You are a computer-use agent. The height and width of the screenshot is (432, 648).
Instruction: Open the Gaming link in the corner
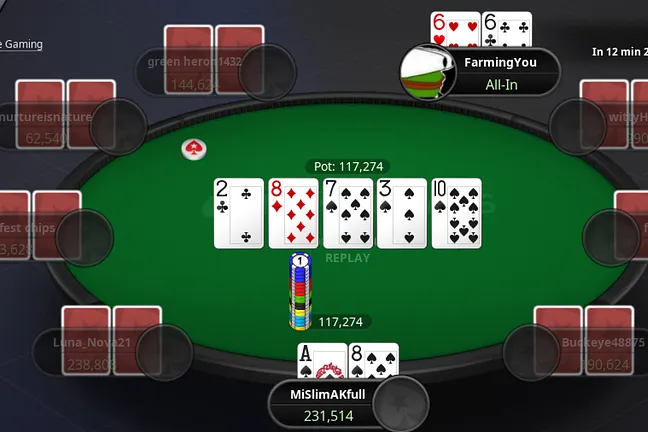pyautogui.click(x=21, y=44)
